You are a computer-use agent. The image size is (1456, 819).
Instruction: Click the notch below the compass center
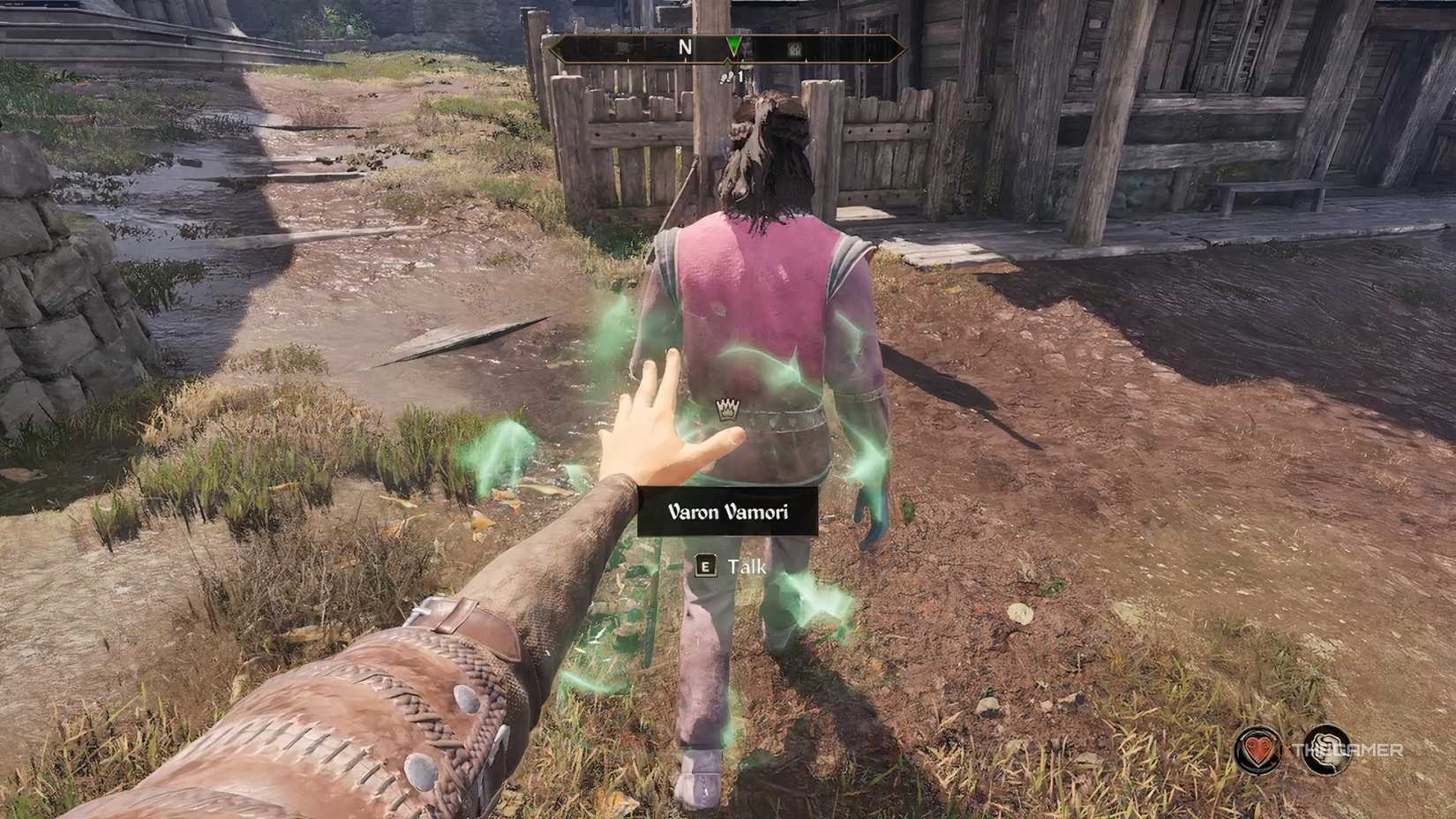[x=728, y=61]
